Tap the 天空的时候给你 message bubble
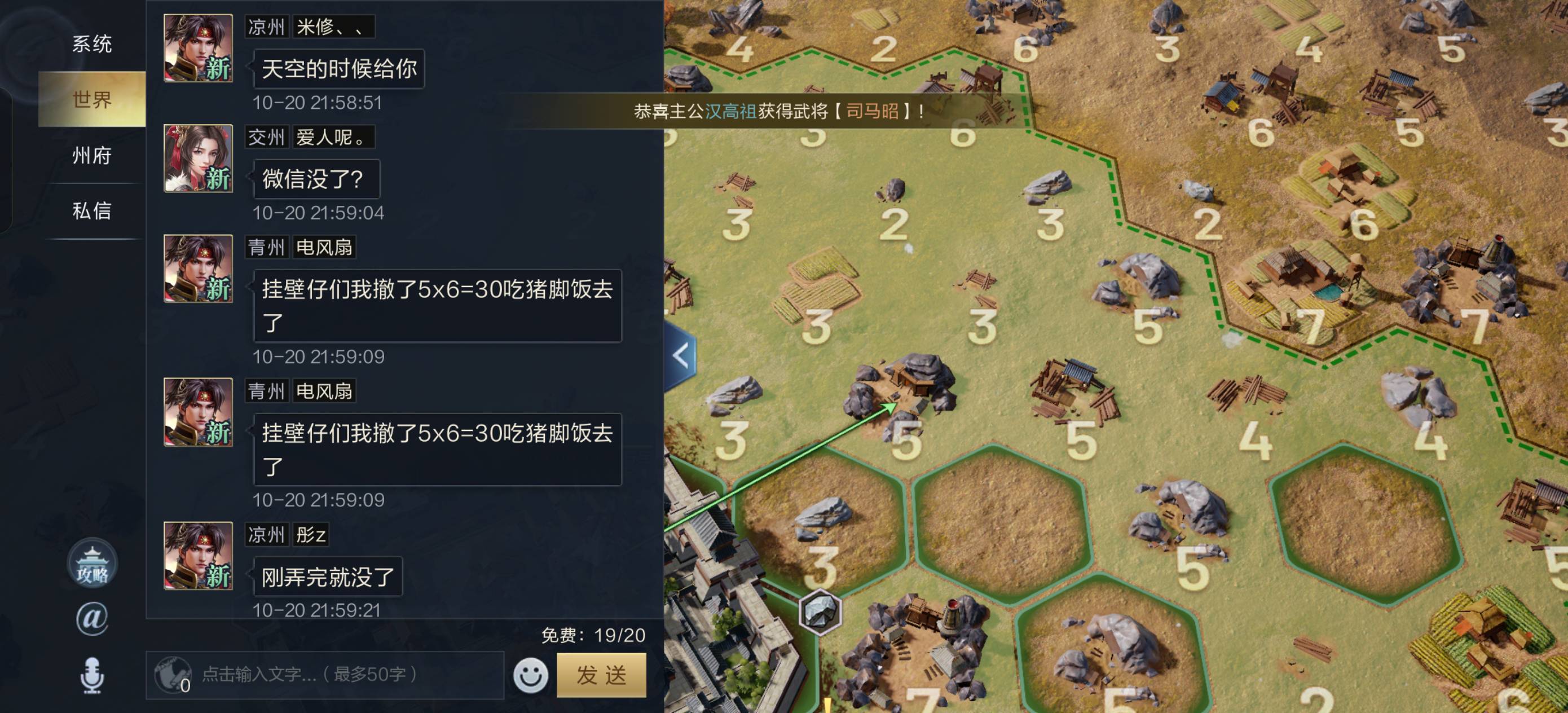1568x713 pixels. pos(339,69)
